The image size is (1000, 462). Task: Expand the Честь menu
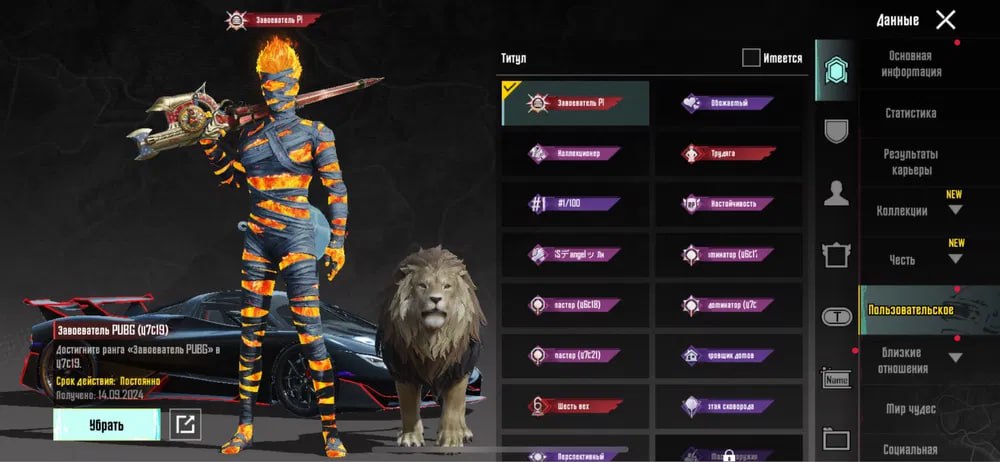point(910,260)
